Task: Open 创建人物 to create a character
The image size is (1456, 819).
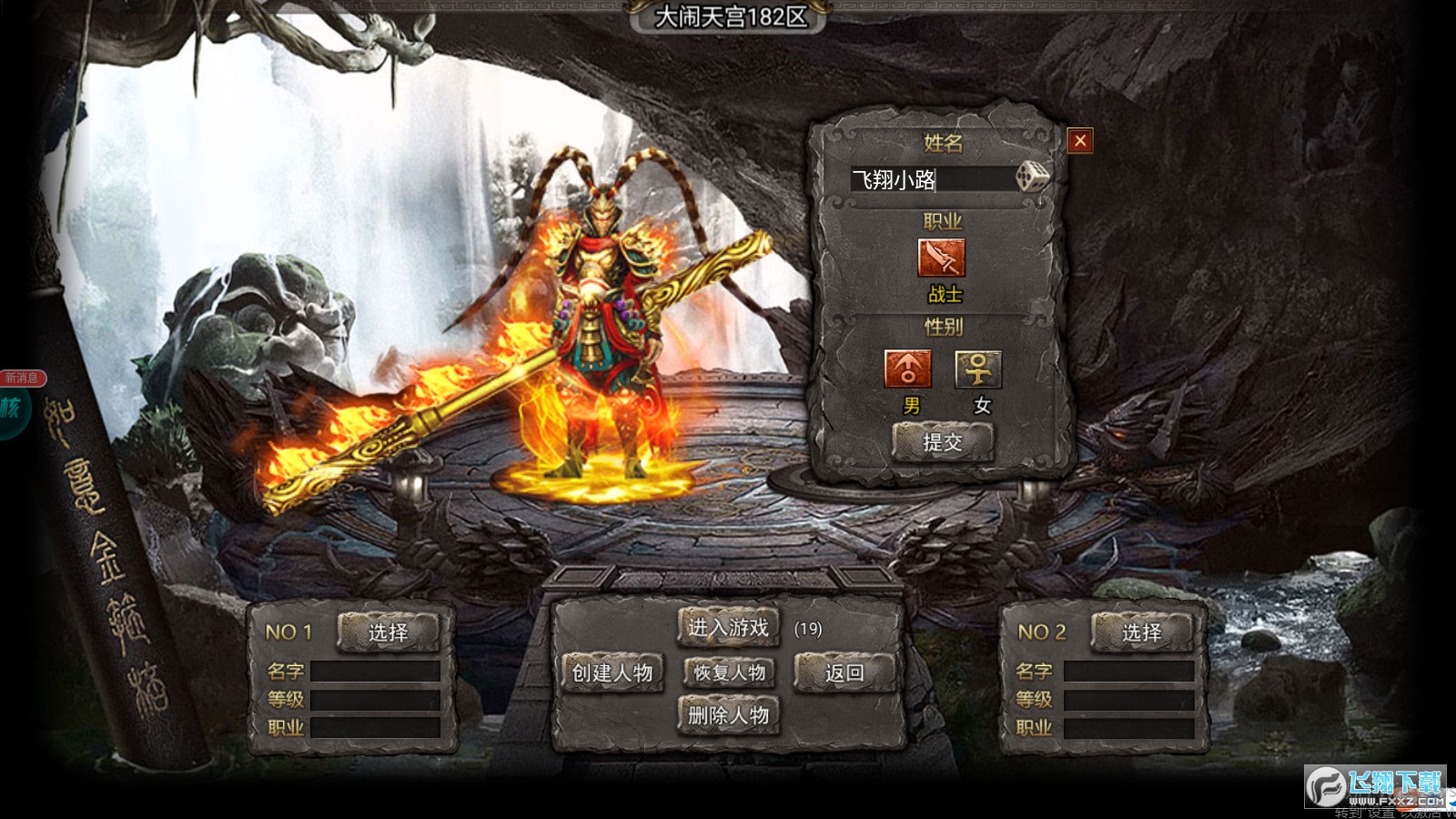Action: coord(612,673)
